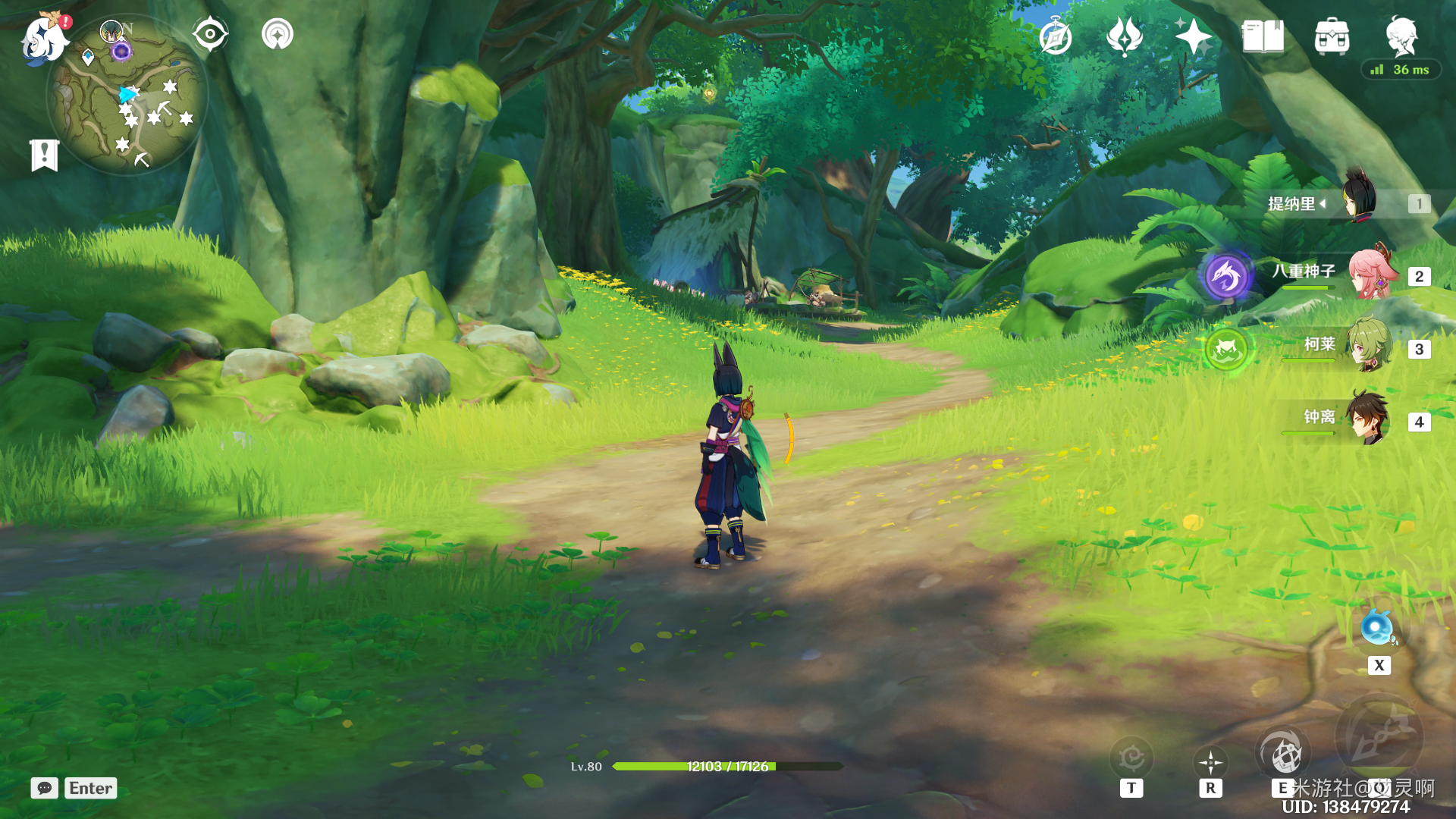Click the aiming mode crosshair icon
1456x819 pixels.
(x=1210, y=761)
